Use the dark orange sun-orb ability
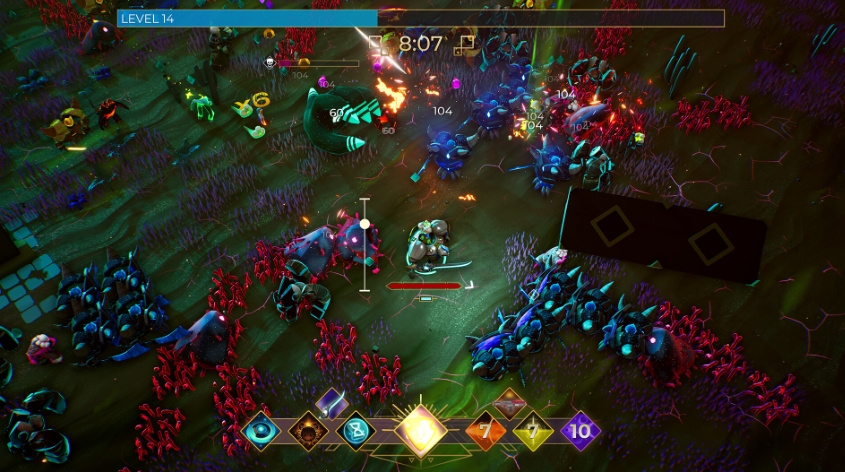The width and height of the screenshot is (845, 472). click(x=307, y=431)
